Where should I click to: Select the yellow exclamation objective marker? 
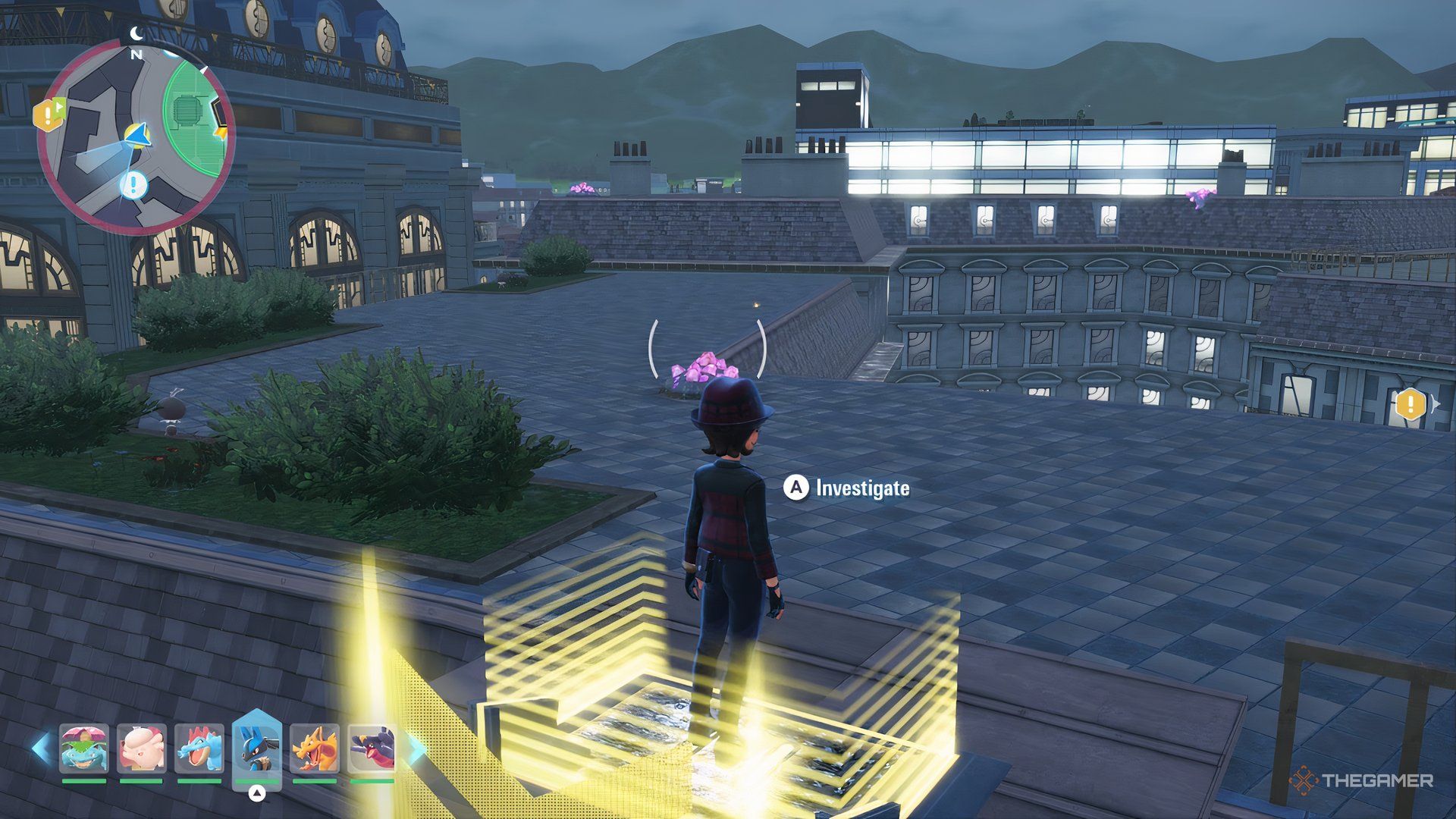[x=1411, y=404]
